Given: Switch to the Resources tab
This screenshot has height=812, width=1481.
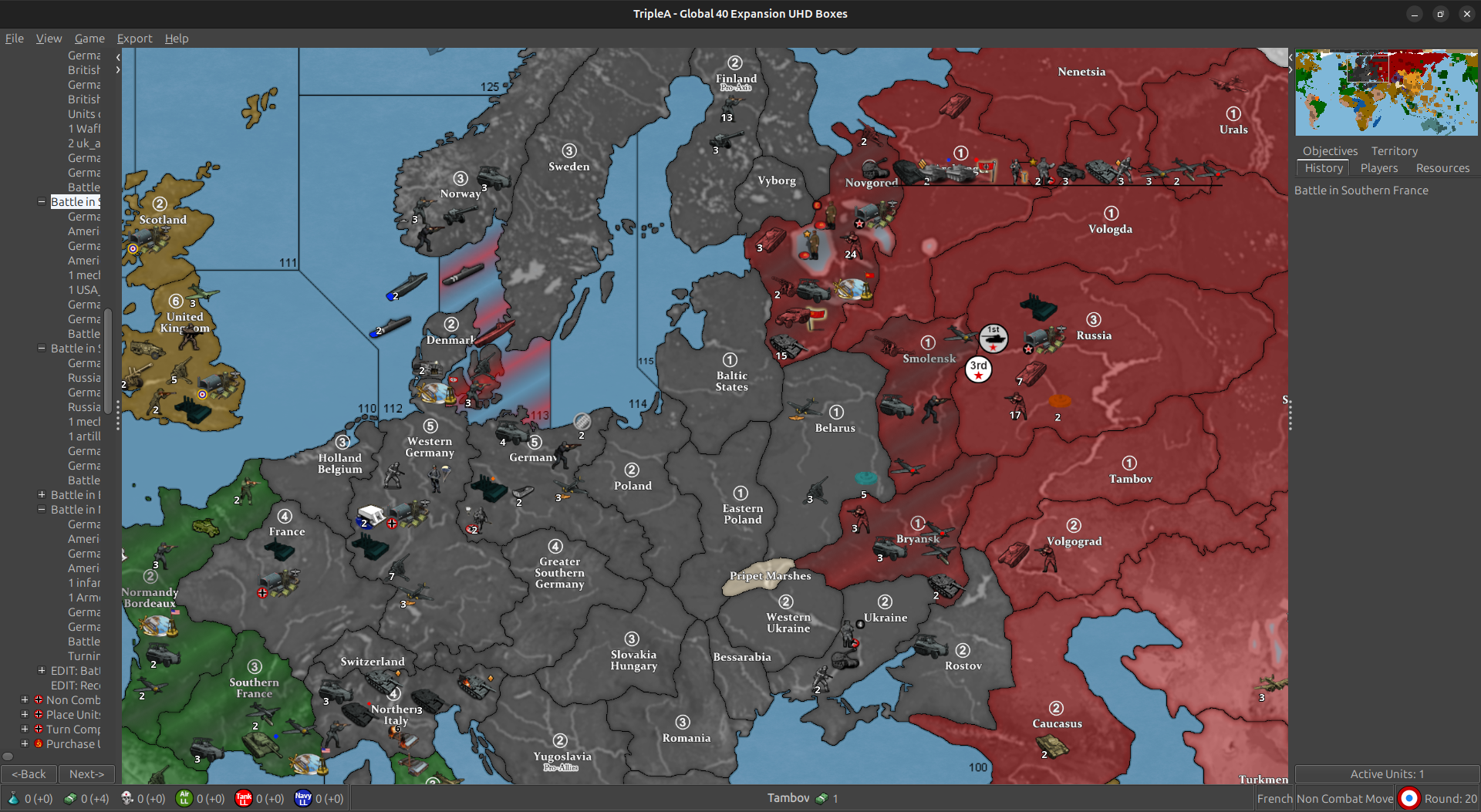Looking at the screenshot, I should point(1442,168).
